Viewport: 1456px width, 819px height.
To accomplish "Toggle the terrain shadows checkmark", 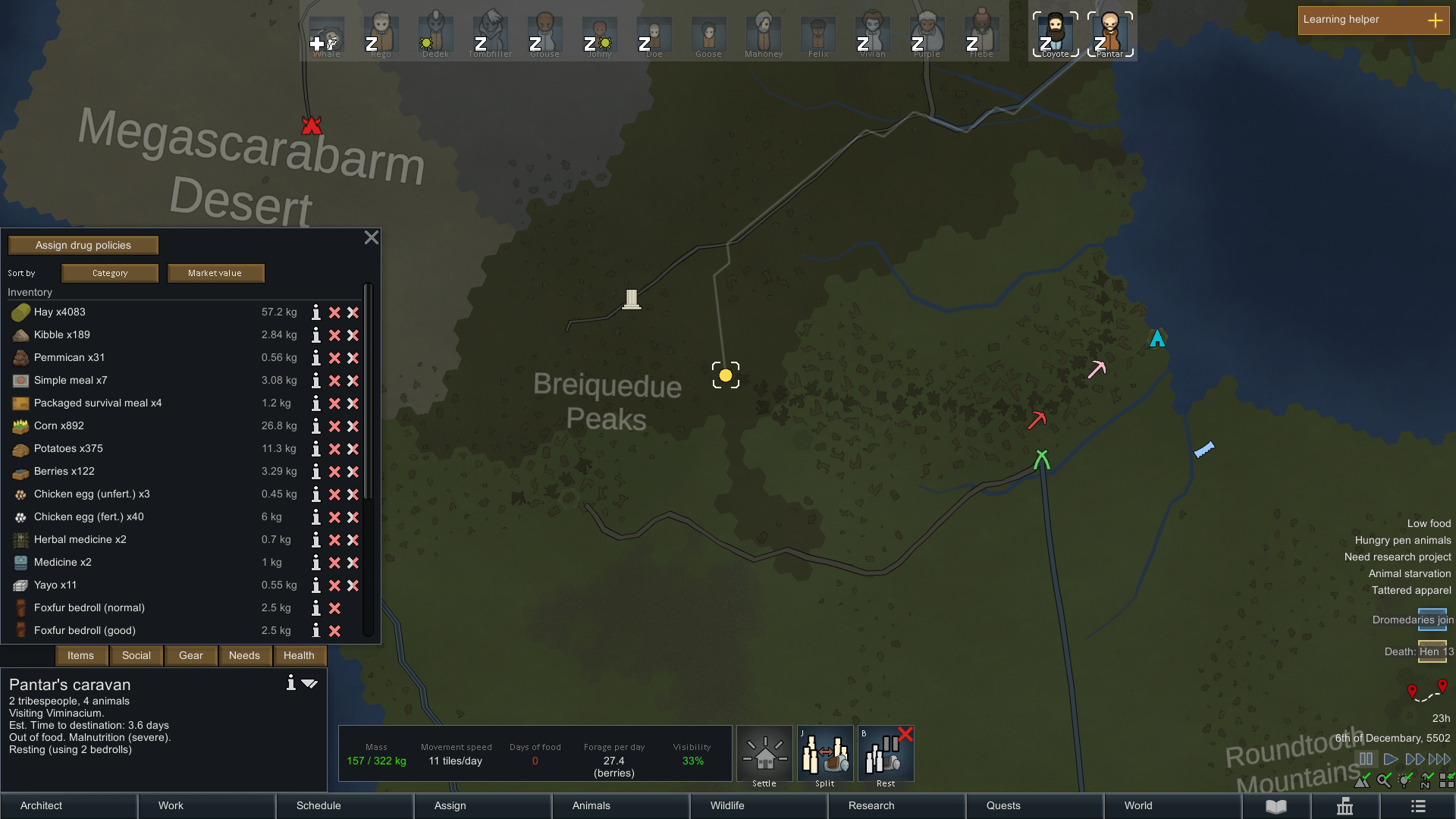I will point(1362,781).
